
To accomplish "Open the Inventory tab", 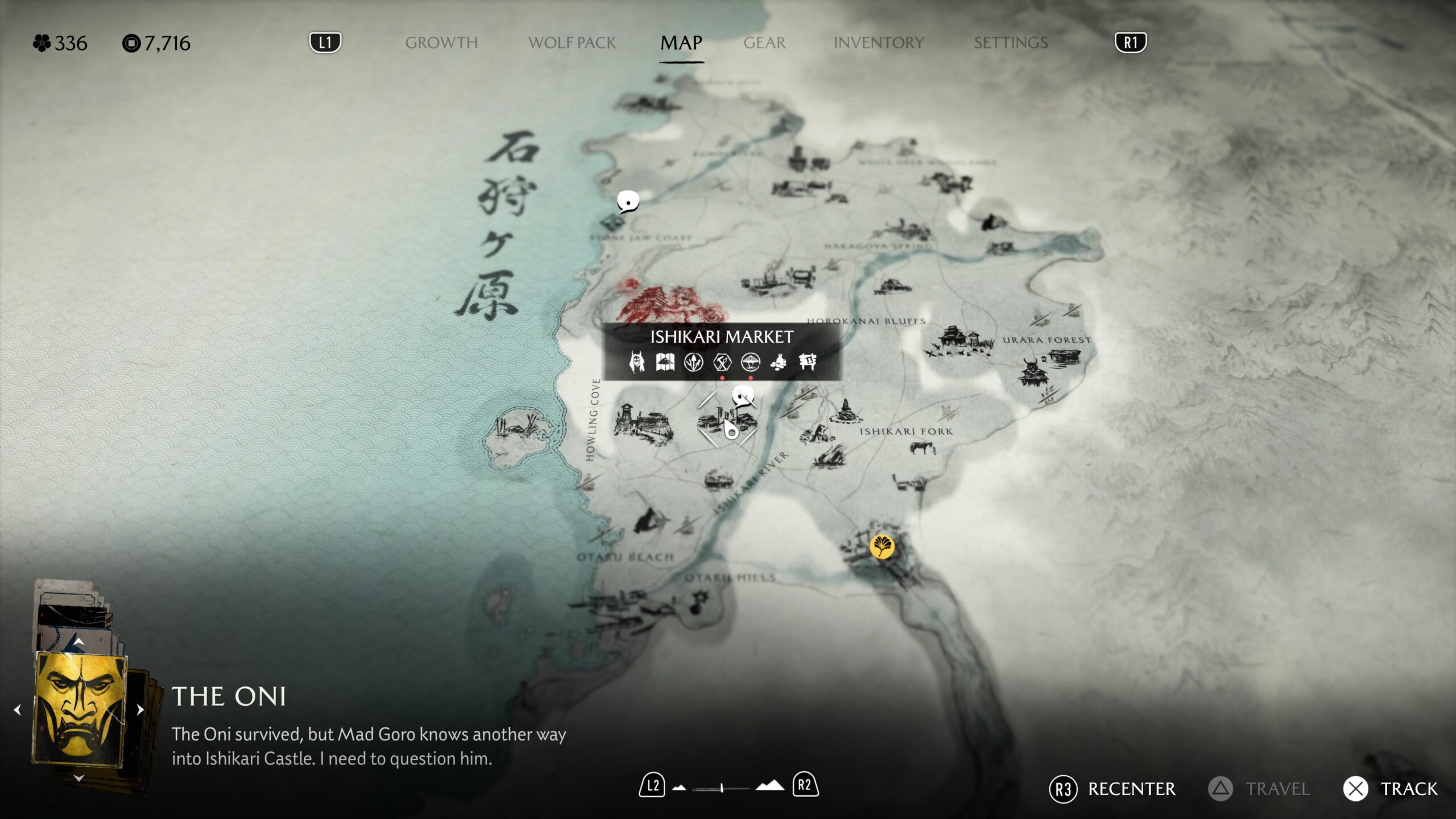I will (x=878, y=43).
